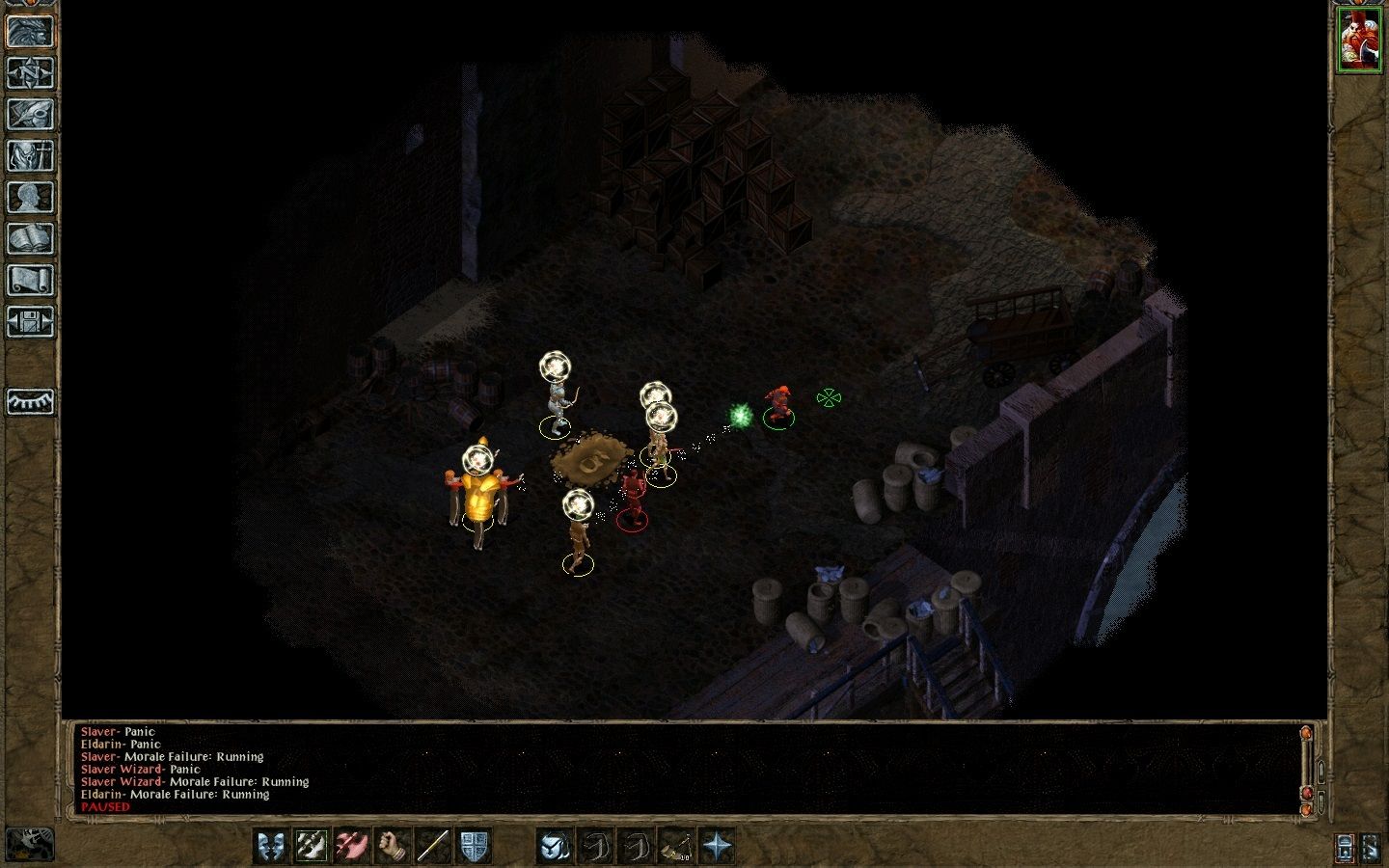Click the shield icon action button

click(x=474, y=846)
